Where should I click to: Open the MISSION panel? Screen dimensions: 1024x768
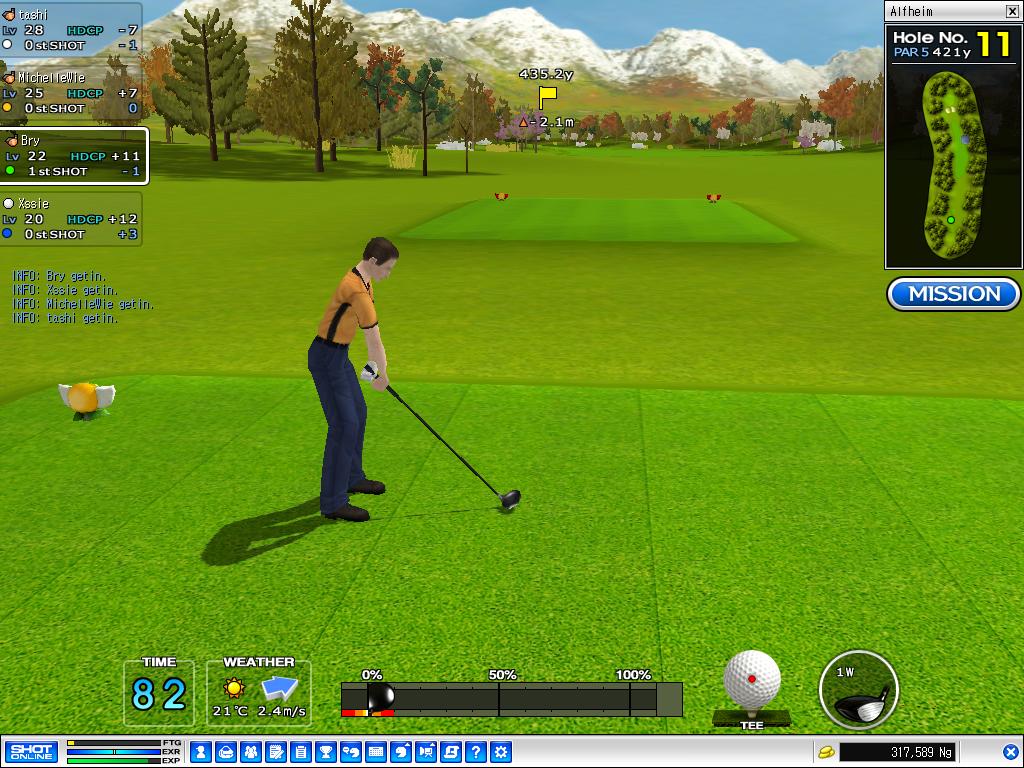pyautogui.click(x=954, y=294)
